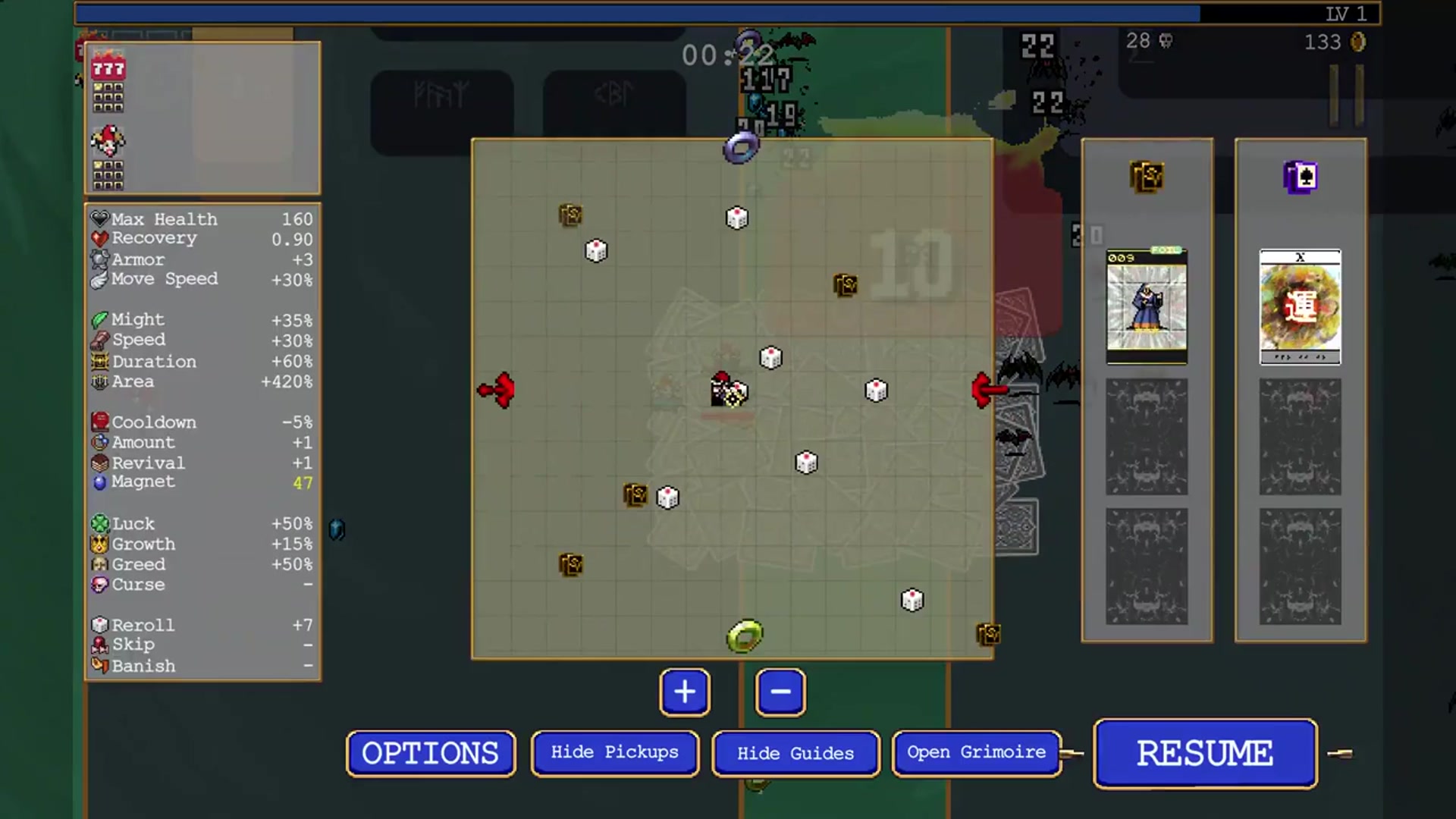The width and height of the screenshot is (1456, 819).
Task: Resume the game
Action: click(1205, 753)
